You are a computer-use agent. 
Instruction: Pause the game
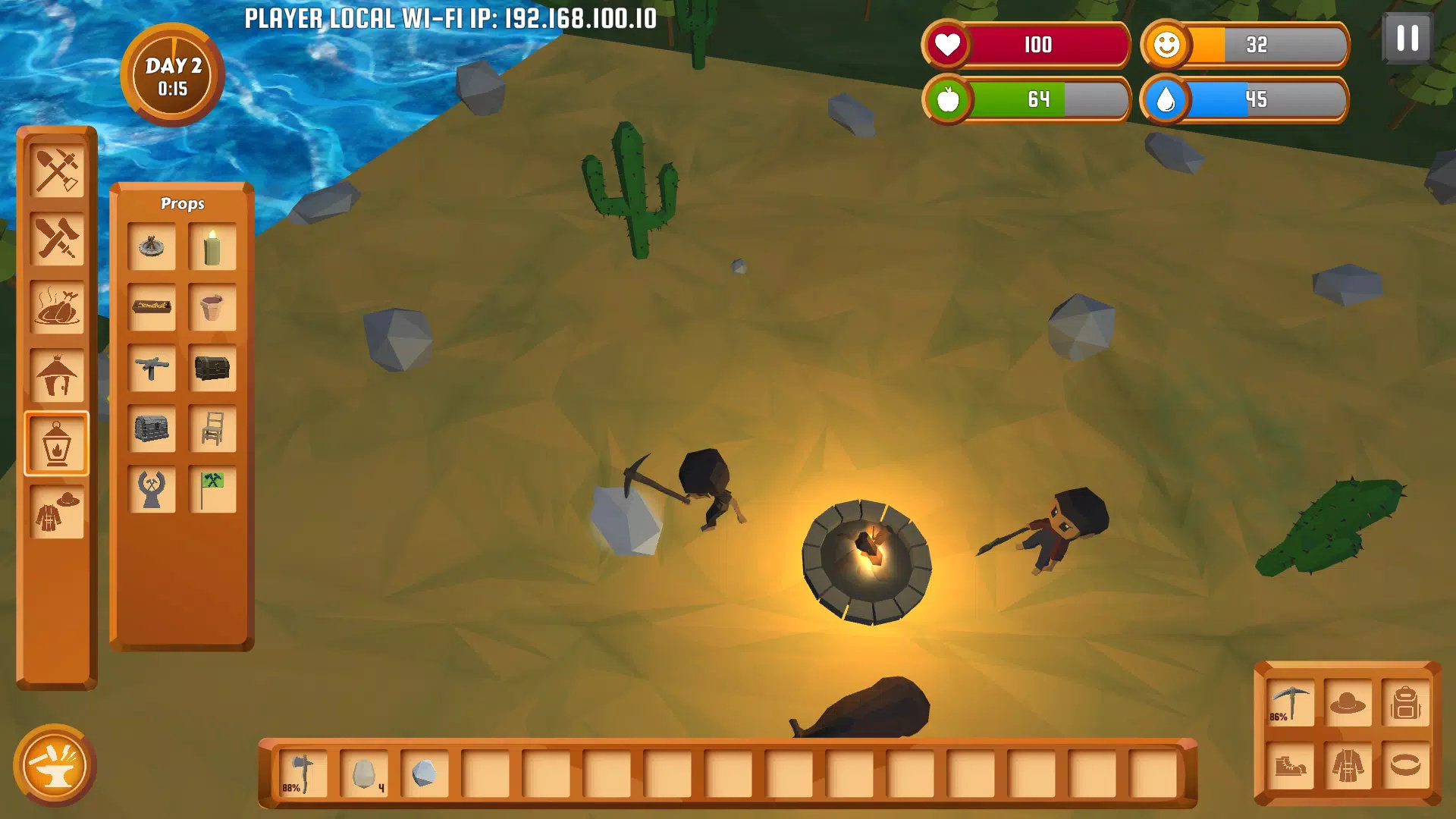point(1407,38)
